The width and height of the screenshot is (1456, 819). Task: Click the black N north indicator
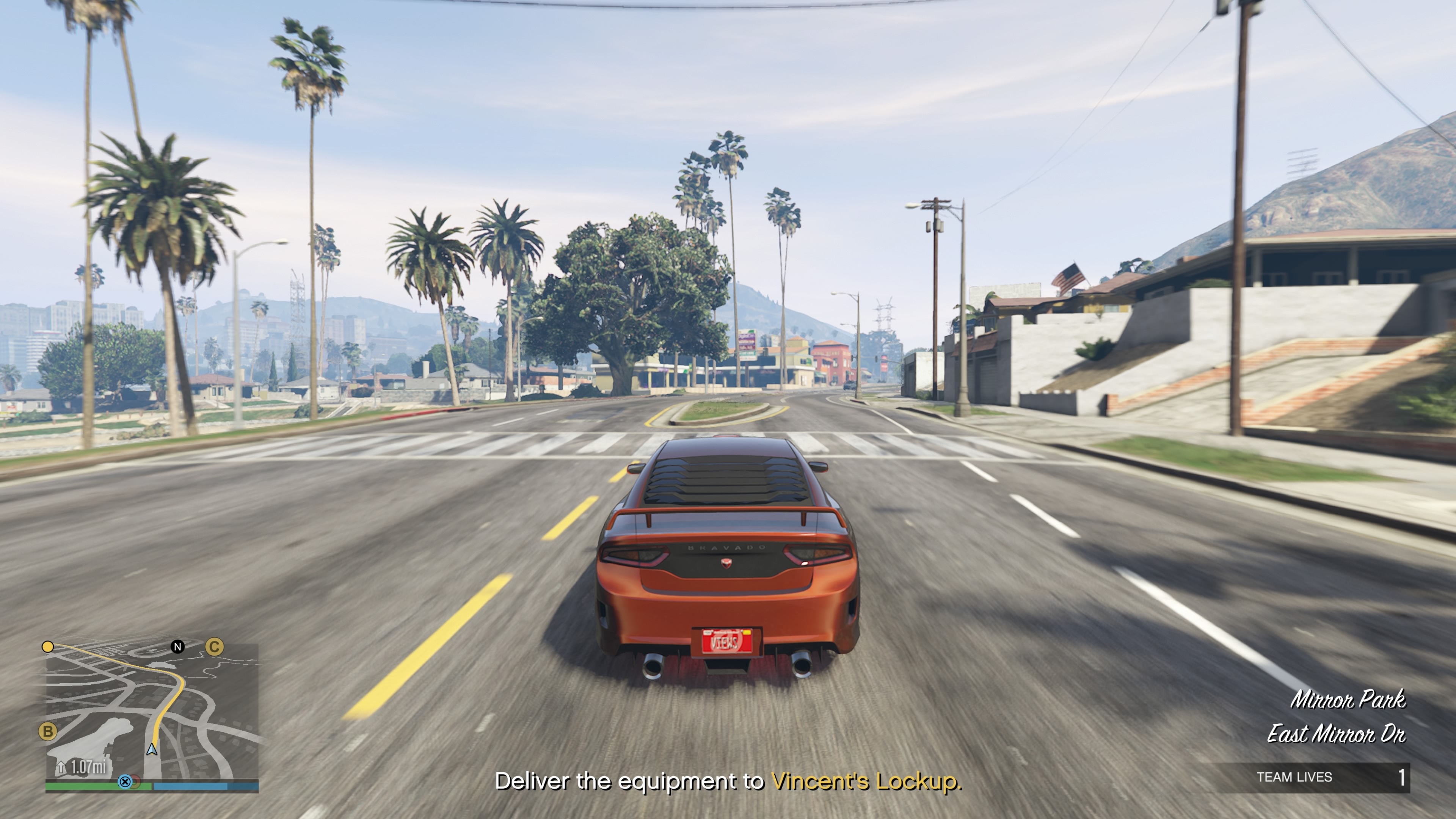coord(177,646)
